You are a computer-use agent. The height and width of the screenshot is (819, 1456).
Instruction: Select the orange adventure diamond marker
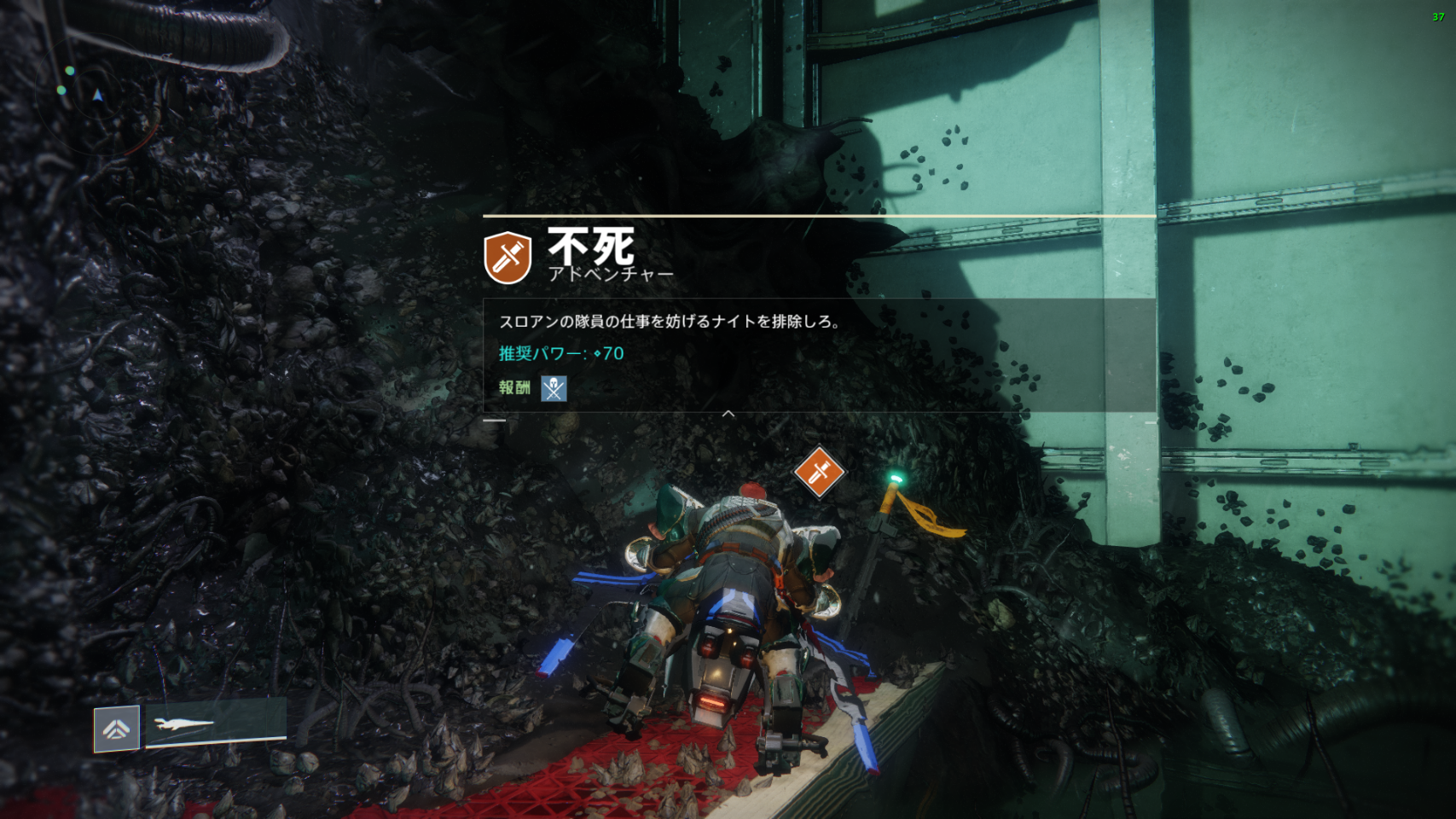click(x=819, y=471)
